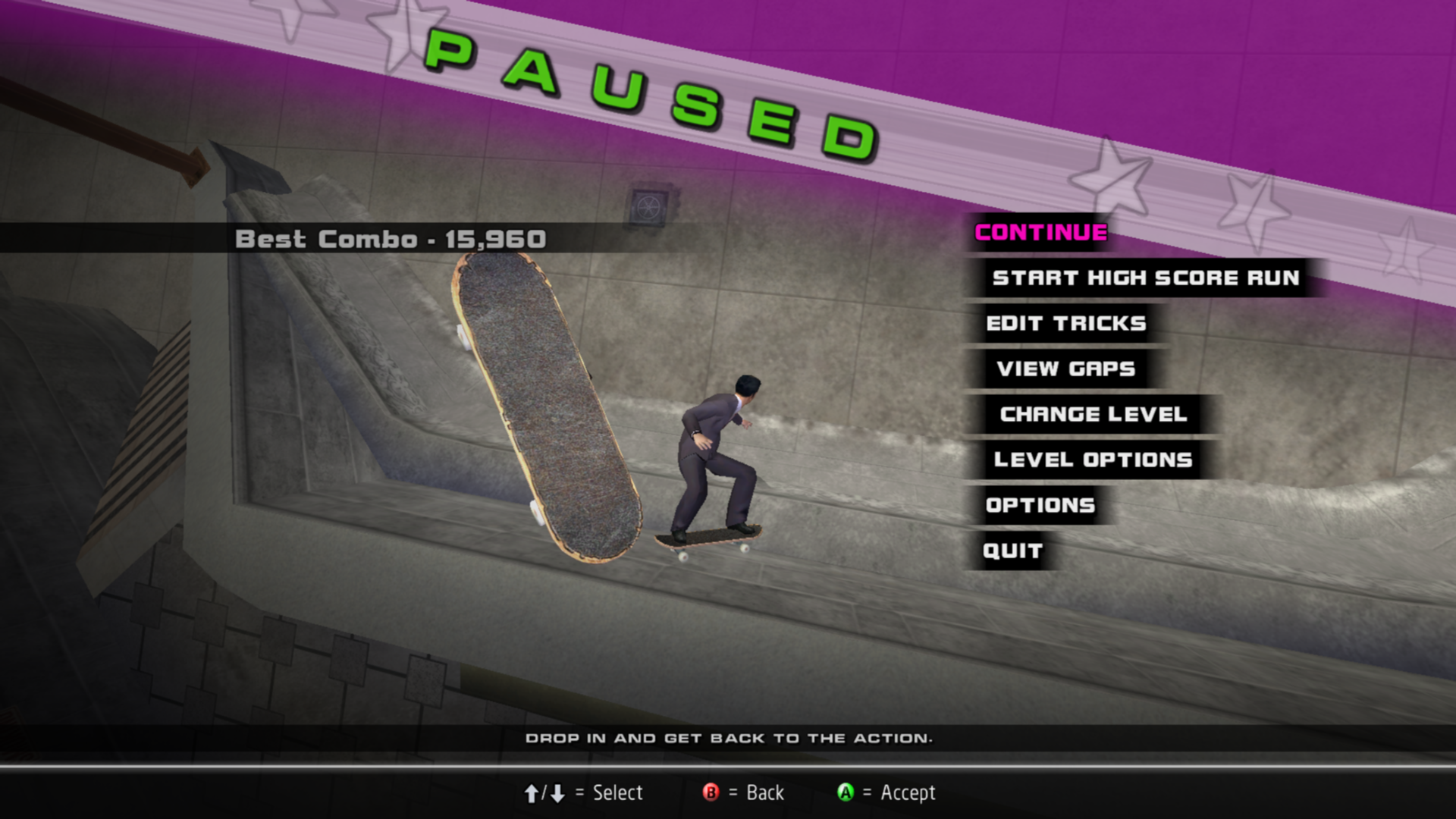Open the View Gaps list
1456x819 pixels.
point(1065,369)
